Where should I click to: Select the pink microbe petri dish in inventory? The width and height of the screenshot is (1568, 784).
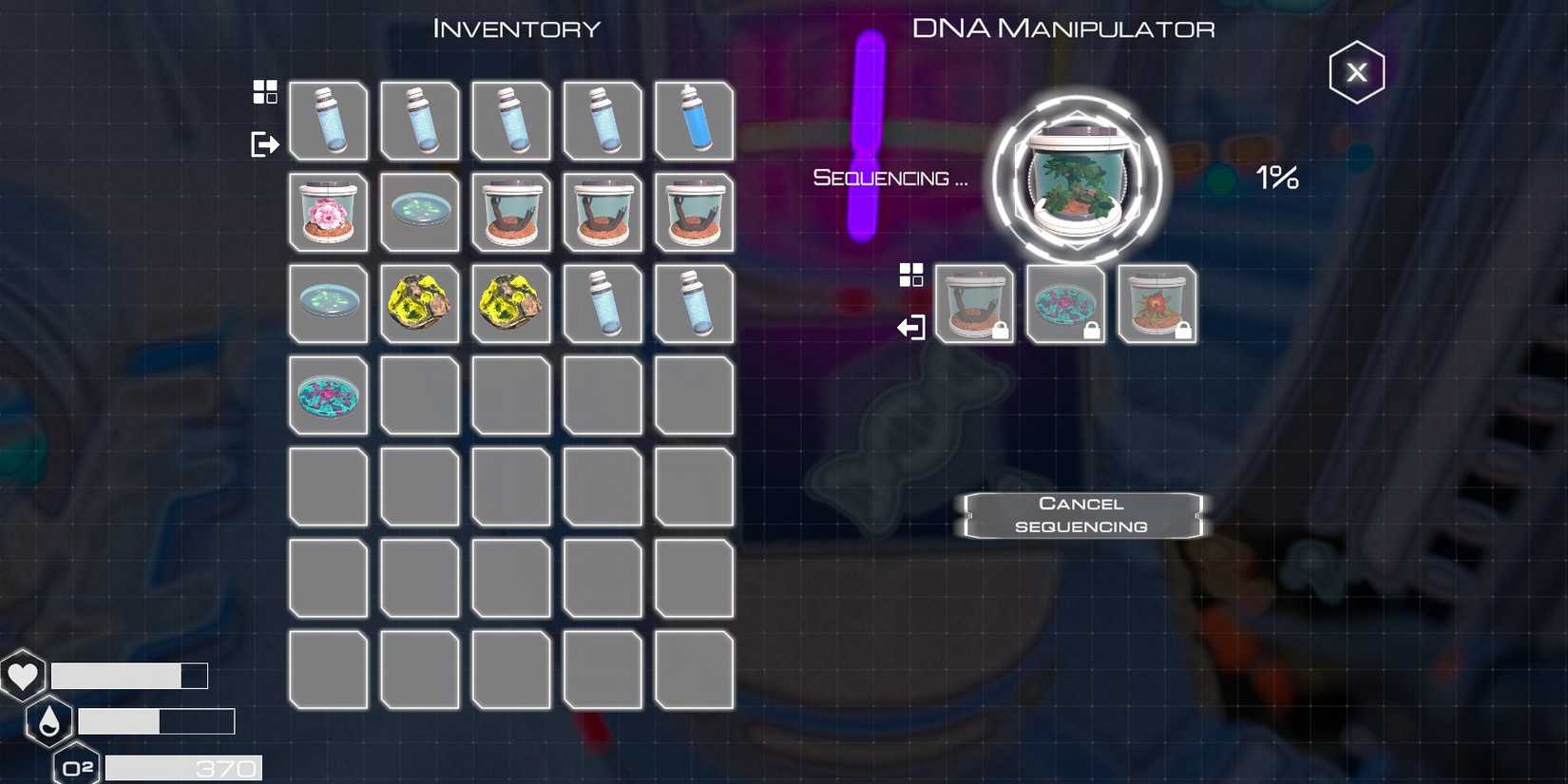[x=328, y=395]
